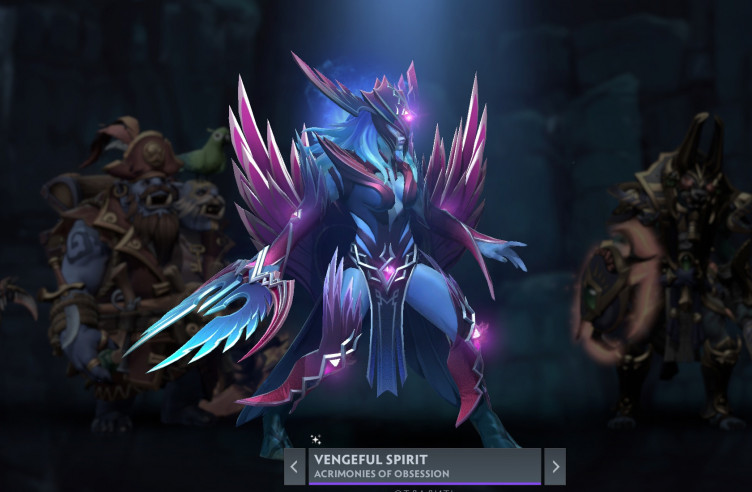Select the Vengeful Spirit Acrimonies of Obsession label
Image resolution: width=752 pixels, height=492 pixels.
click(x=425, y=466)
